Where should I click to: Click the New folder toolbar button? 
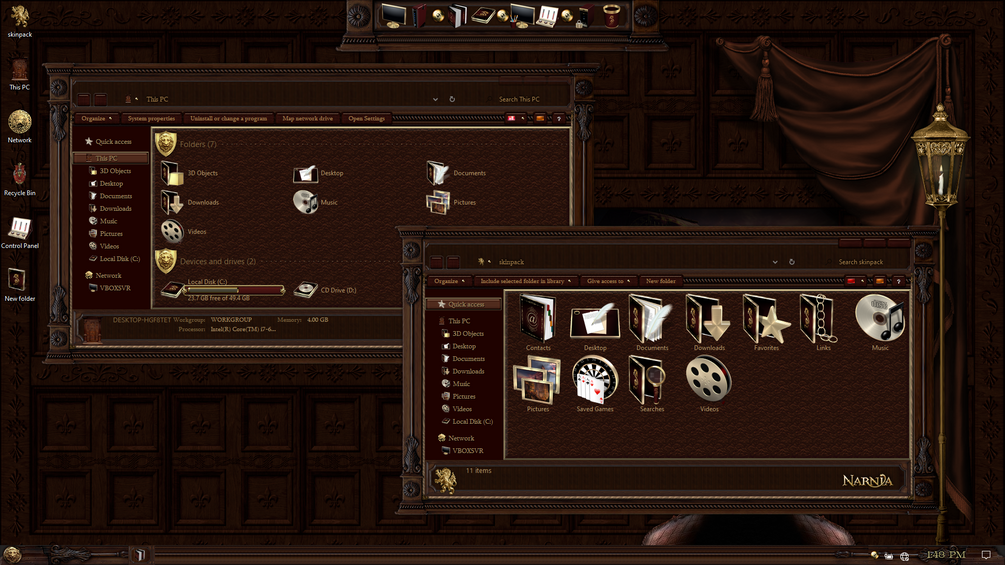click(x=661, y=281)
